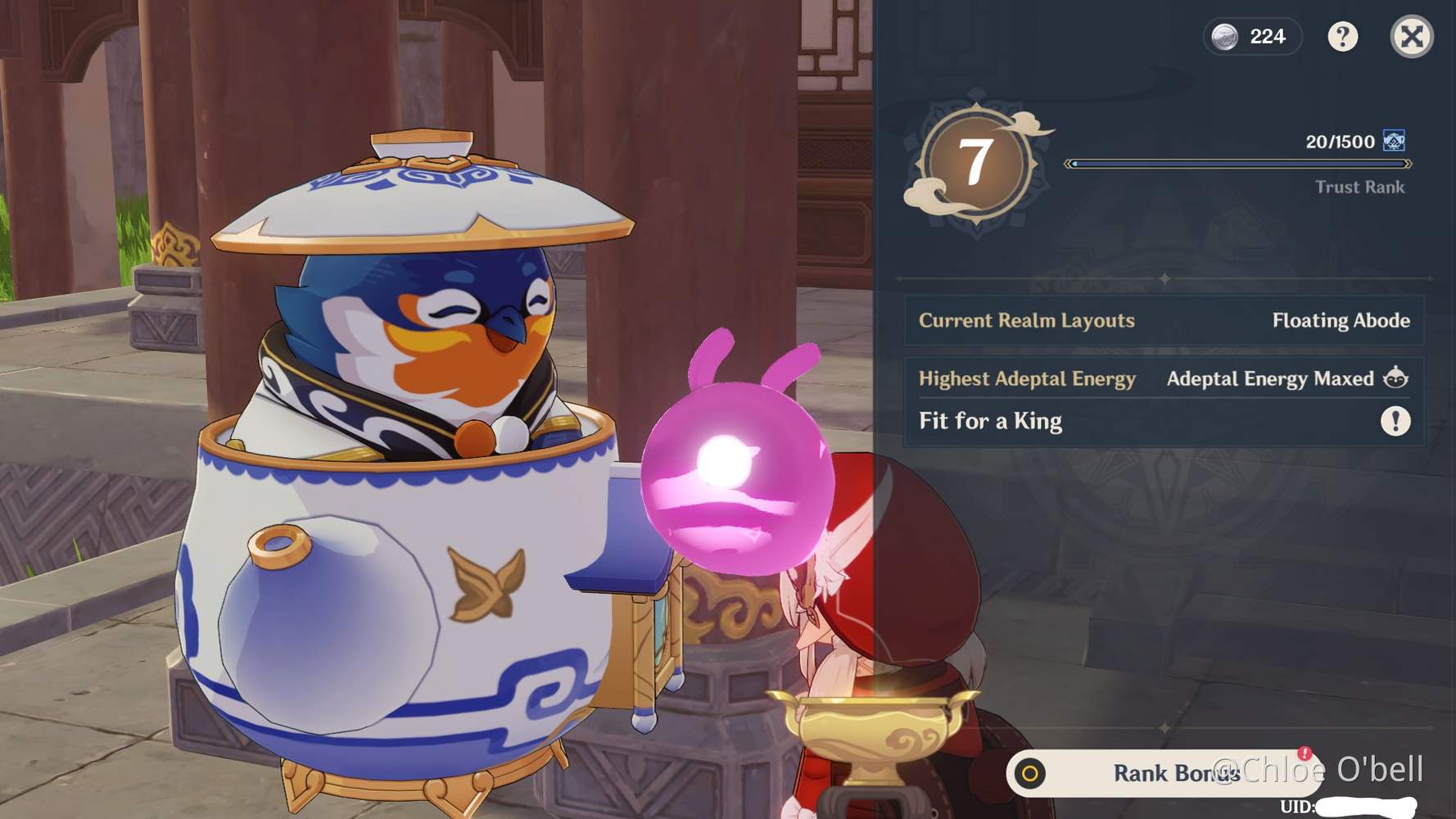Screen dimensions: 1456x819
Task: Open the Rank Bonus rewards
Action: click(x=1175, y=773)
